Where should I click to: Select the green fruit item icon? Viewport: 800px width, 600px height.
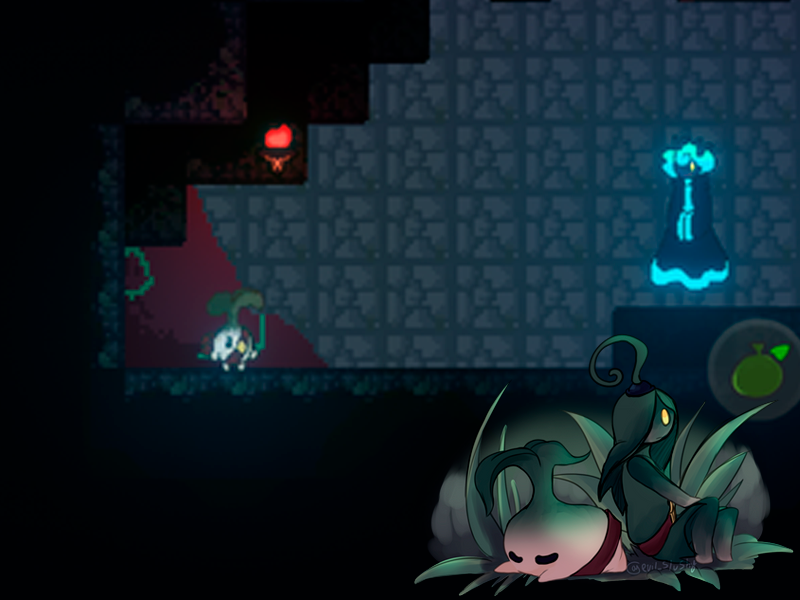756,371
